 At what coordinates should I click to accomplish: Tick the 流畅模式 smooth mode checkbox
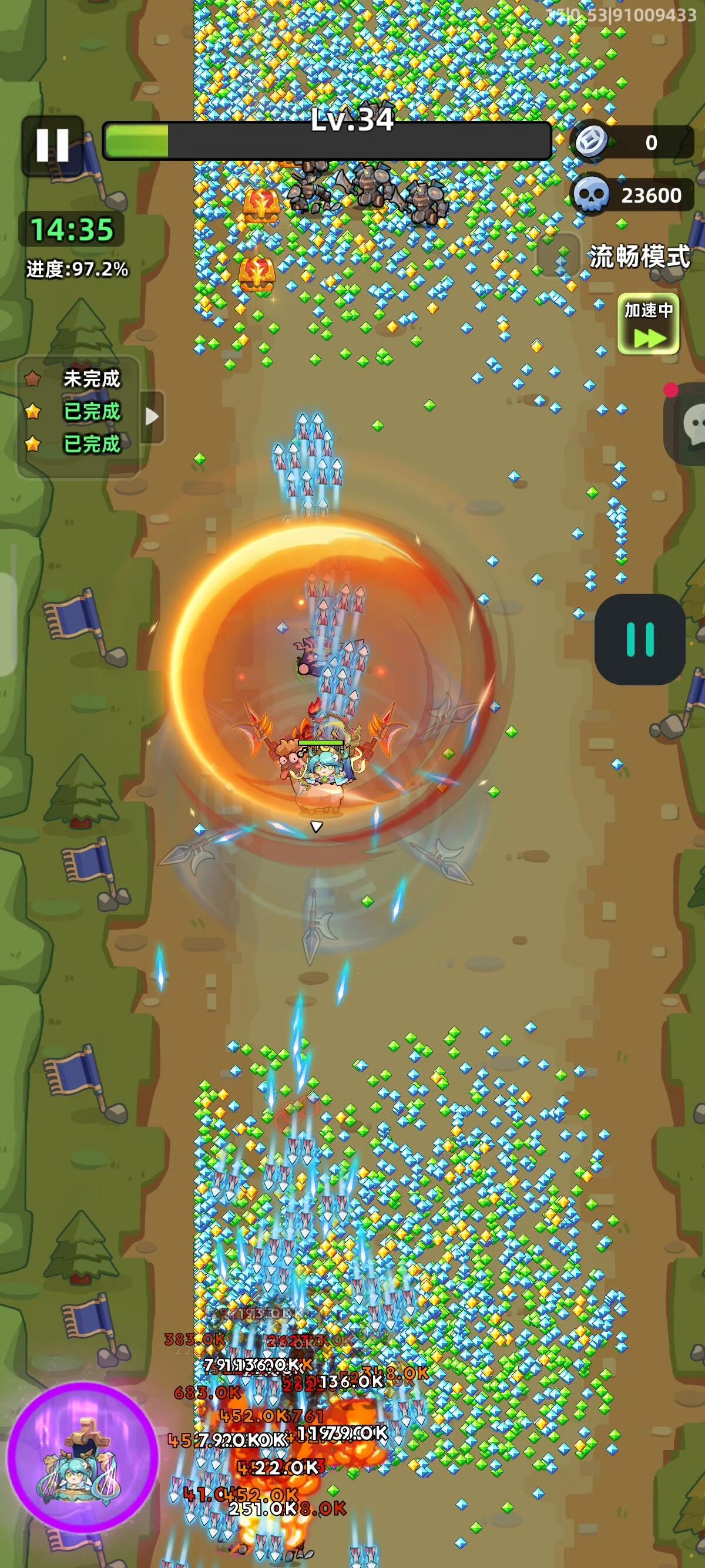click(559, 256)
